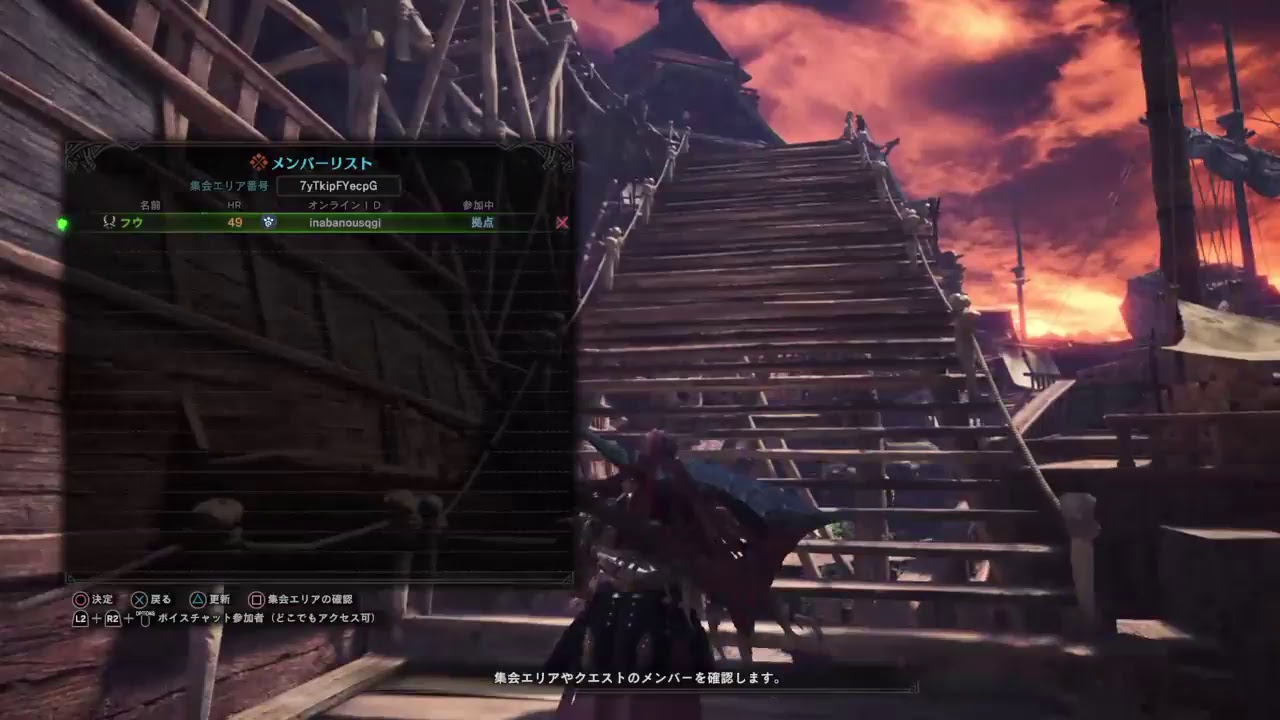Image resolution: width=1280 pixels, height=720 pixels.
Task: Click the orange emblem beside メンバーリスト title
Action: click(257, 162)
